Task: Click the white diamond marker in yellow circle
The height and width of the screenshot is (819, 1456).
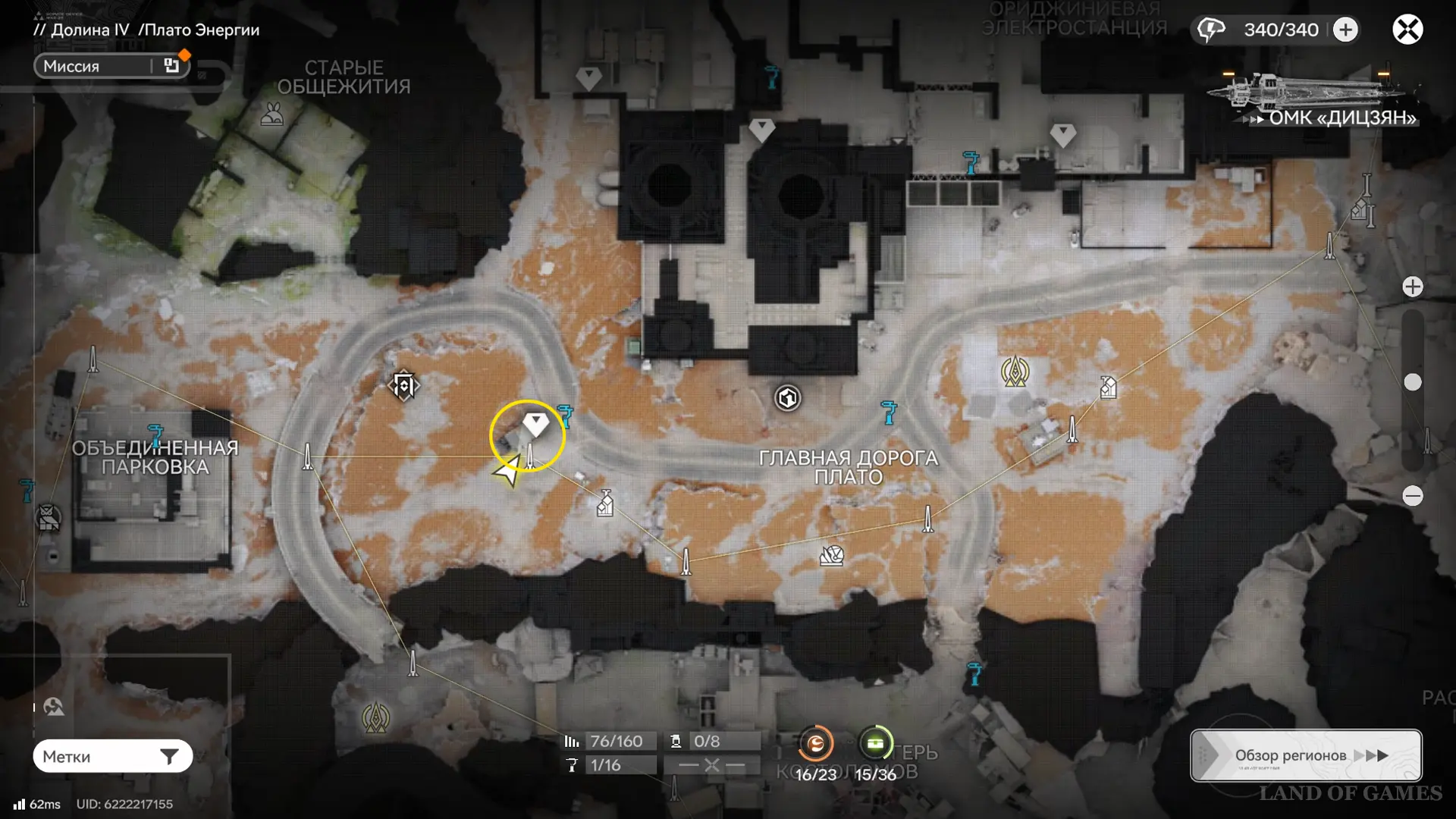Action: tap(535, 423)
